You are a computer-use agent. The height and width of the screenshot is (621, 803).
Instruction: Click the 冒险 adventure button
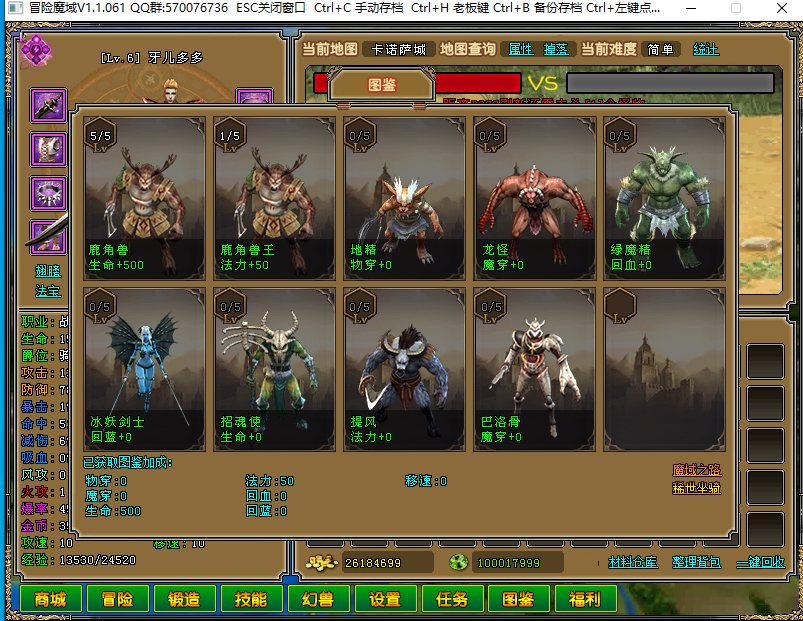click(x=117, y=599)
